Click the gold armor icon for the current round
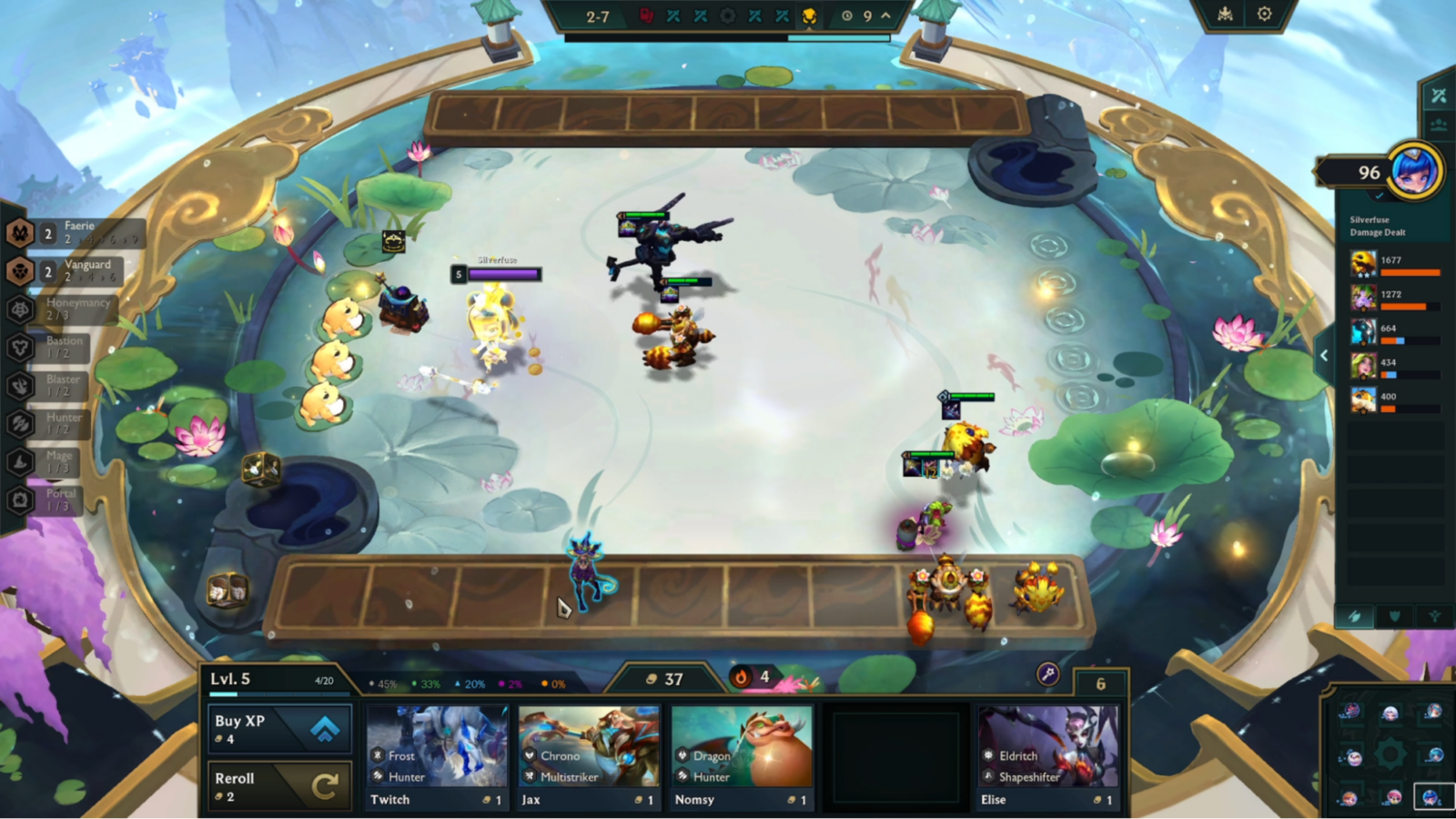1456x819 pixels. tap(810, 15)
